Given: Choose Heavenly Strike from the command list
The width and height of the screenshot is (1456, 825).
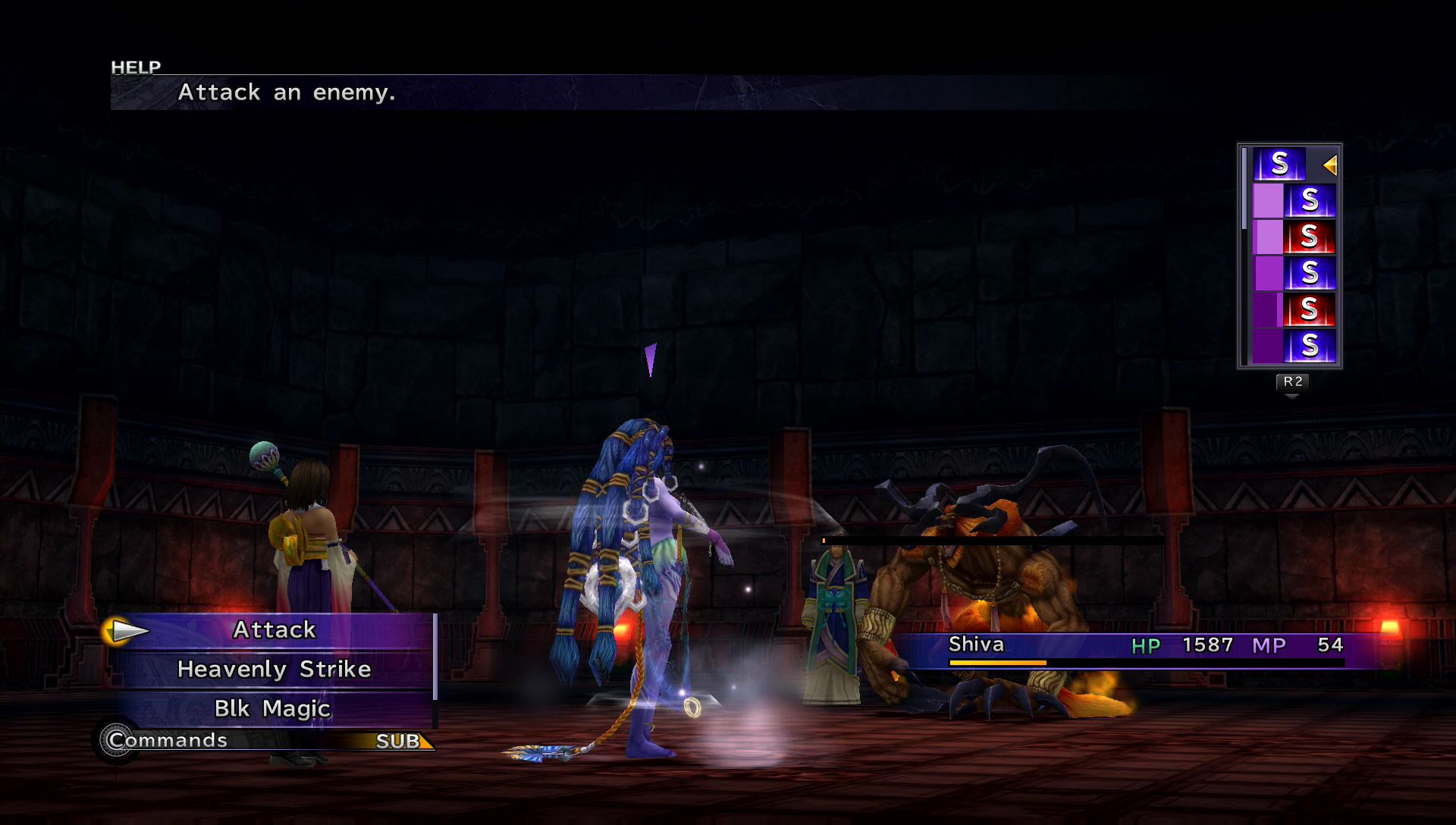Looking at the screenshot, I should pyautogui.click(x=274, y=670).
